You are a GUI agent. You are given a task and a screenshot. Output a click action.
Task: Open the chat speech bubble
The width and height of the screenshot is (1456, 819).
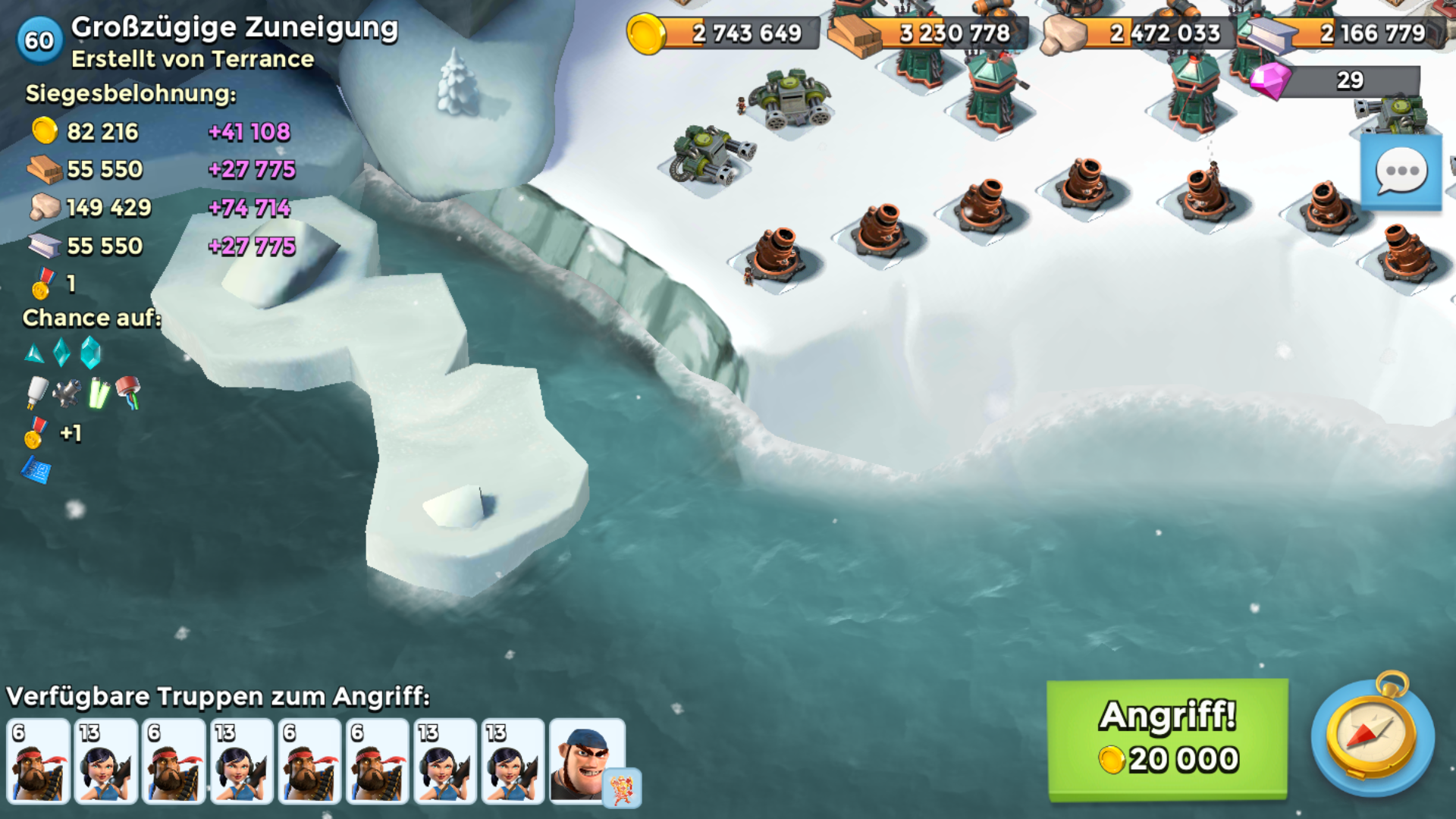1401,171
